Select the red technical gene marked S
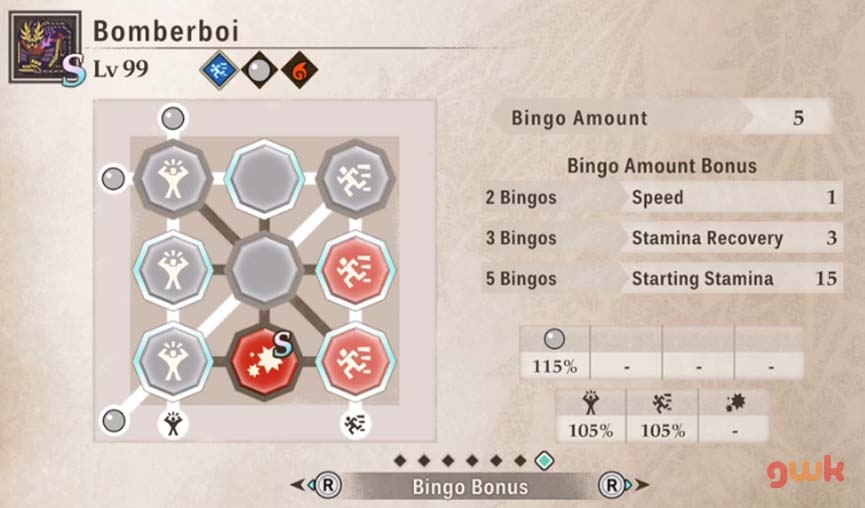 (x=264, y=359)
